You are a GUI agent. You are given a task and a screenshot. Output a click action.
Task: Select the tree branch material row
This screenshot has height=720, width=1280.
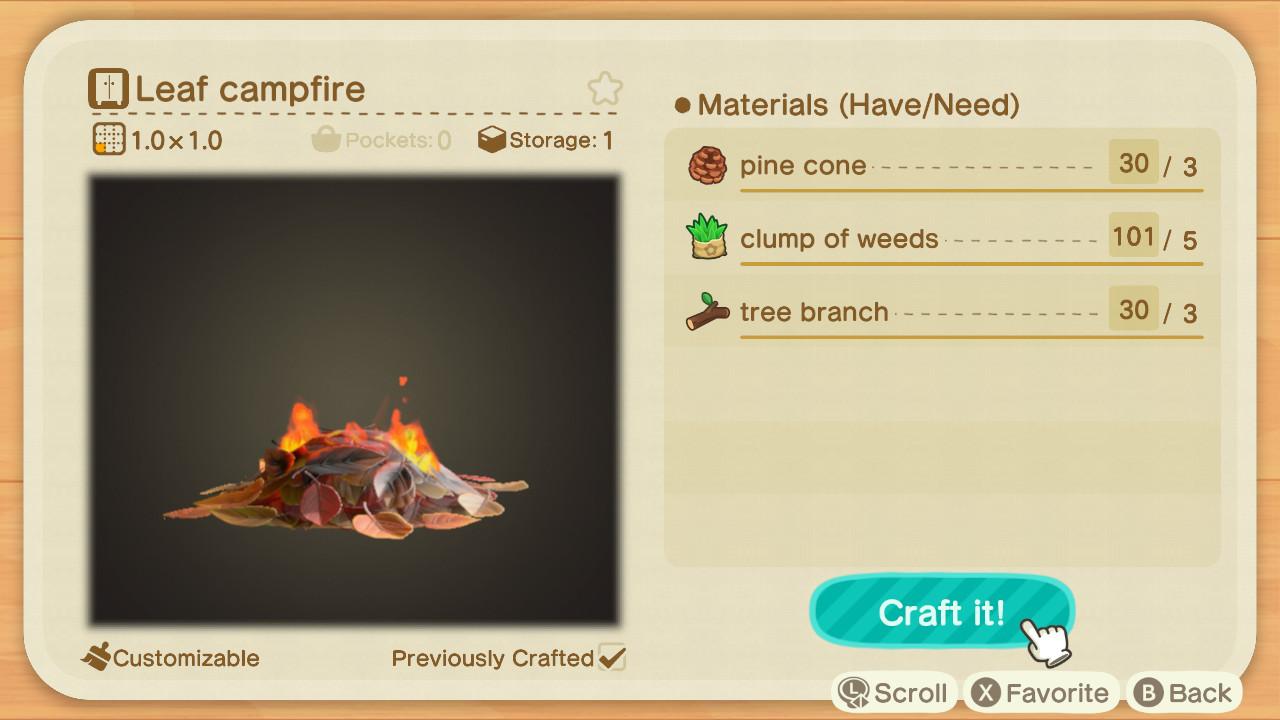click(x=942, y=312)
